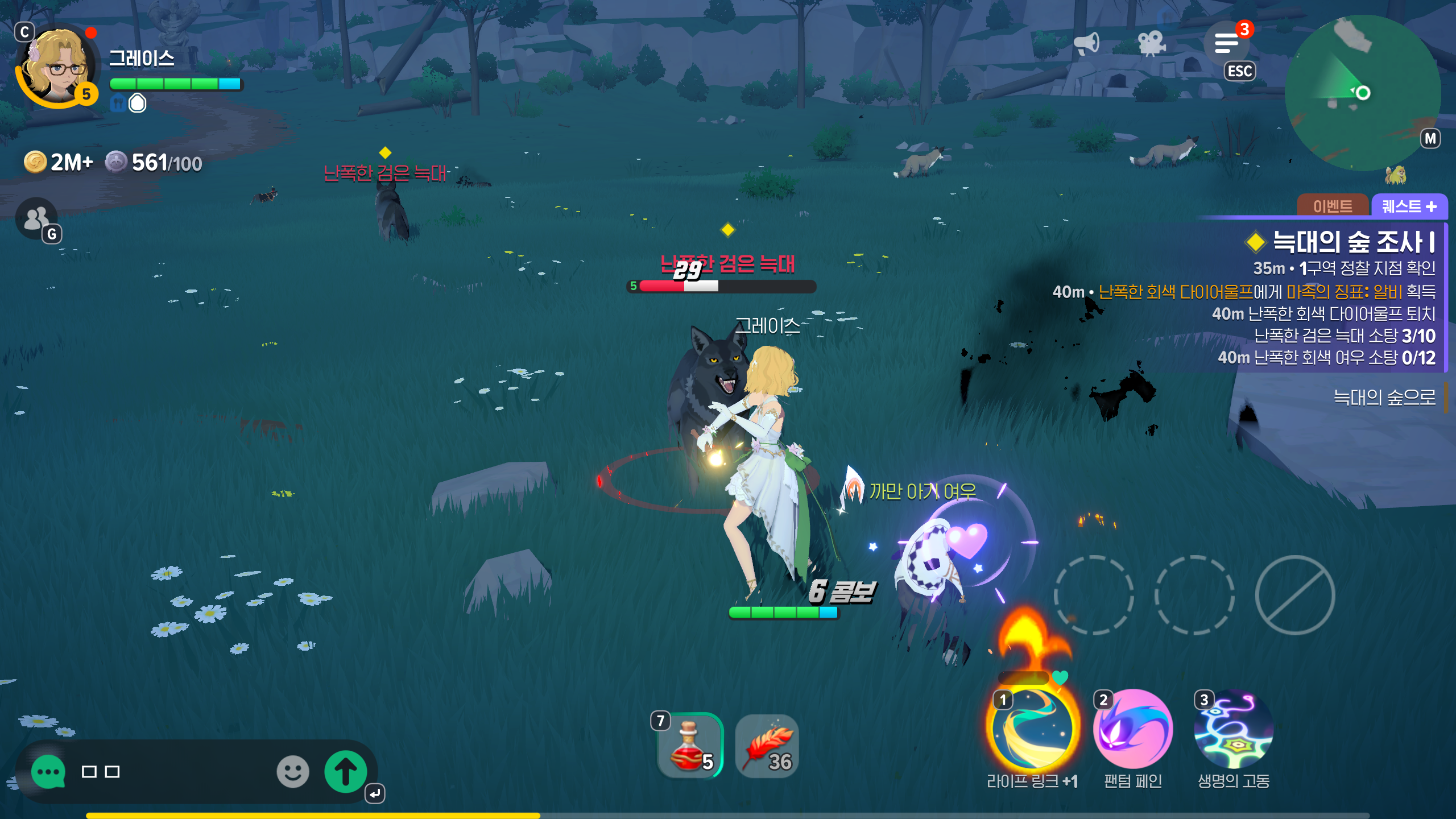Open the main menu hamburger button

click(x=1226, y=43)
